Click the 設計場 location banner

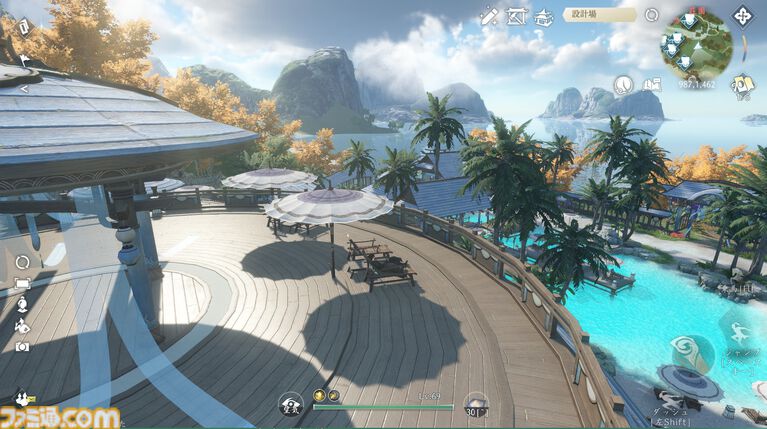599,15
